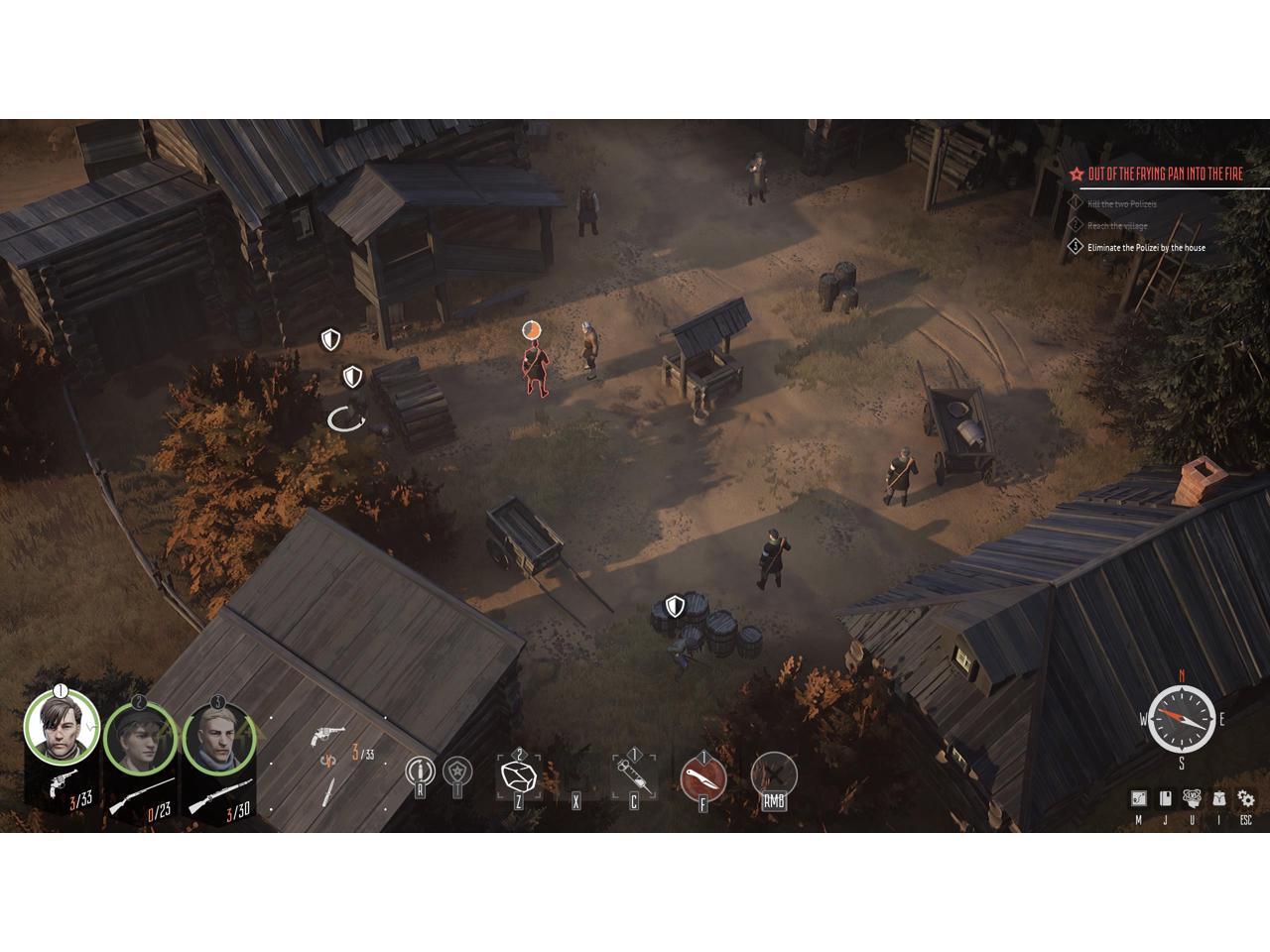The height and width of the screenshot is (952, 1270).
Task: Choose the revolver weapon in the weapon panel
Action: coord(328,735)
